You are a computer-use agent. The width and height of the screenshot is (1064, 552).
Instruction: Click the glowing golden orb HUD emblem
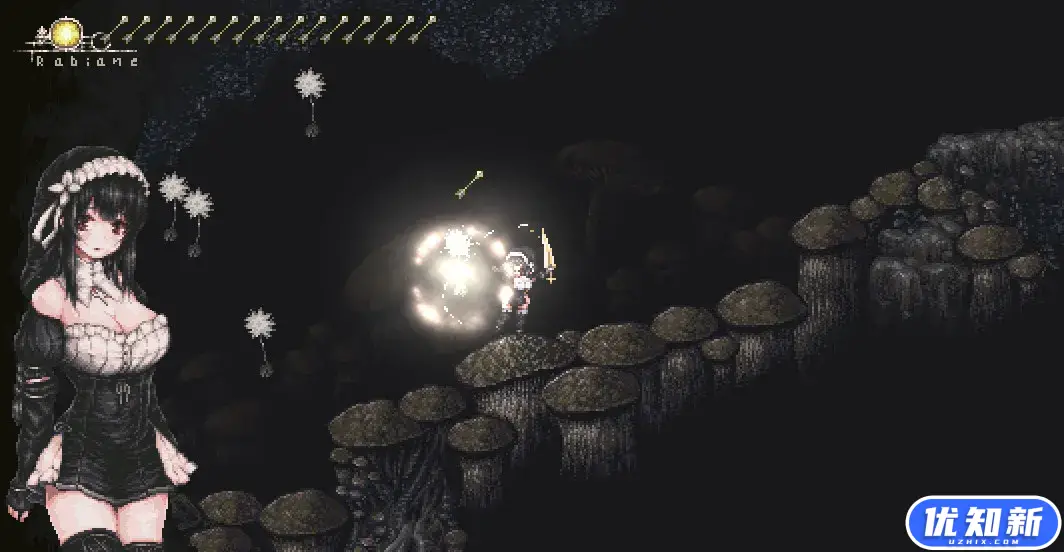pos(67,34)
